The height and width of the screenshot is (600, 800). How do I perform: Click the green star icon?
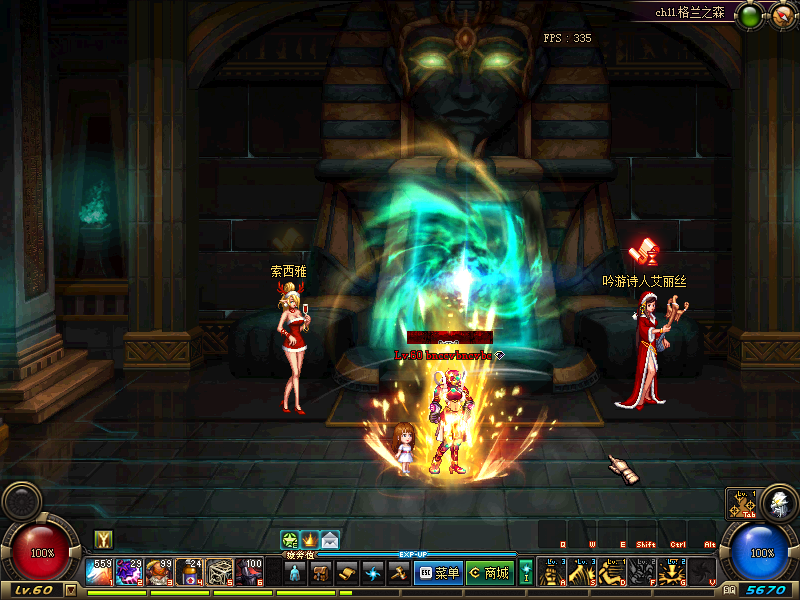(x=290, y=540)
